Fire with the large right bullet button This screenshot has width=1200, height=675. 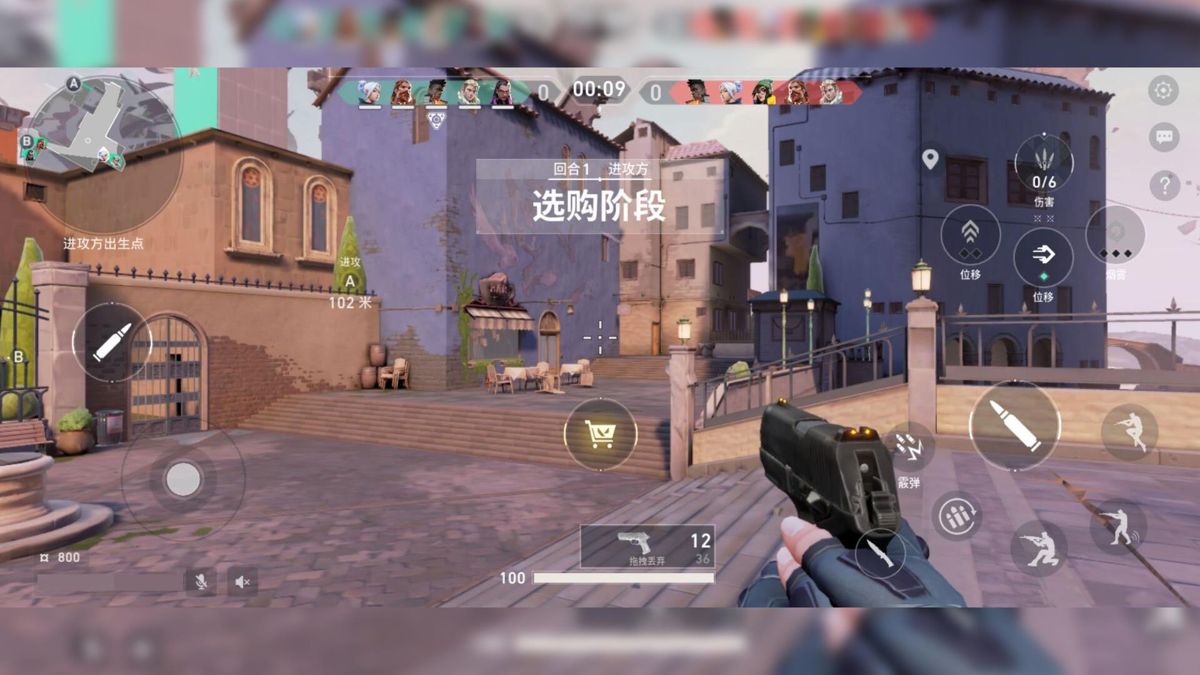pos(1014,425)
